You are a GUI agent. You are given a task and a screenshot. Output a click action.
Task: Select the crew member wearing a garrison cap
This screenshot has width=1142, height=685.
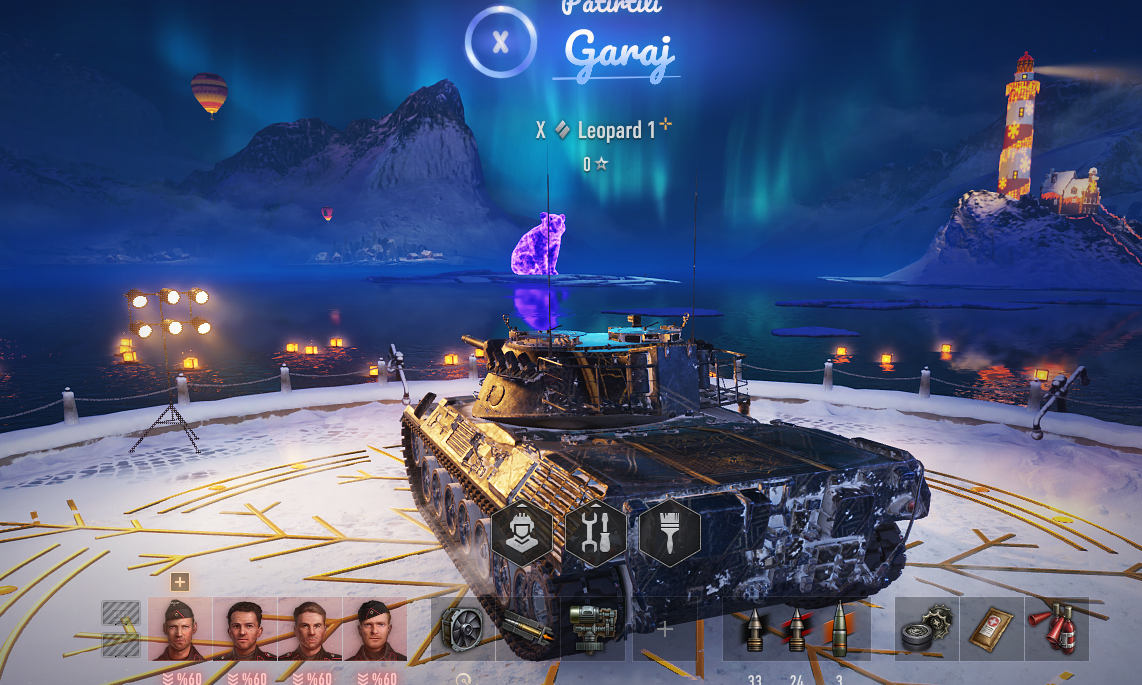pos(180,630)
